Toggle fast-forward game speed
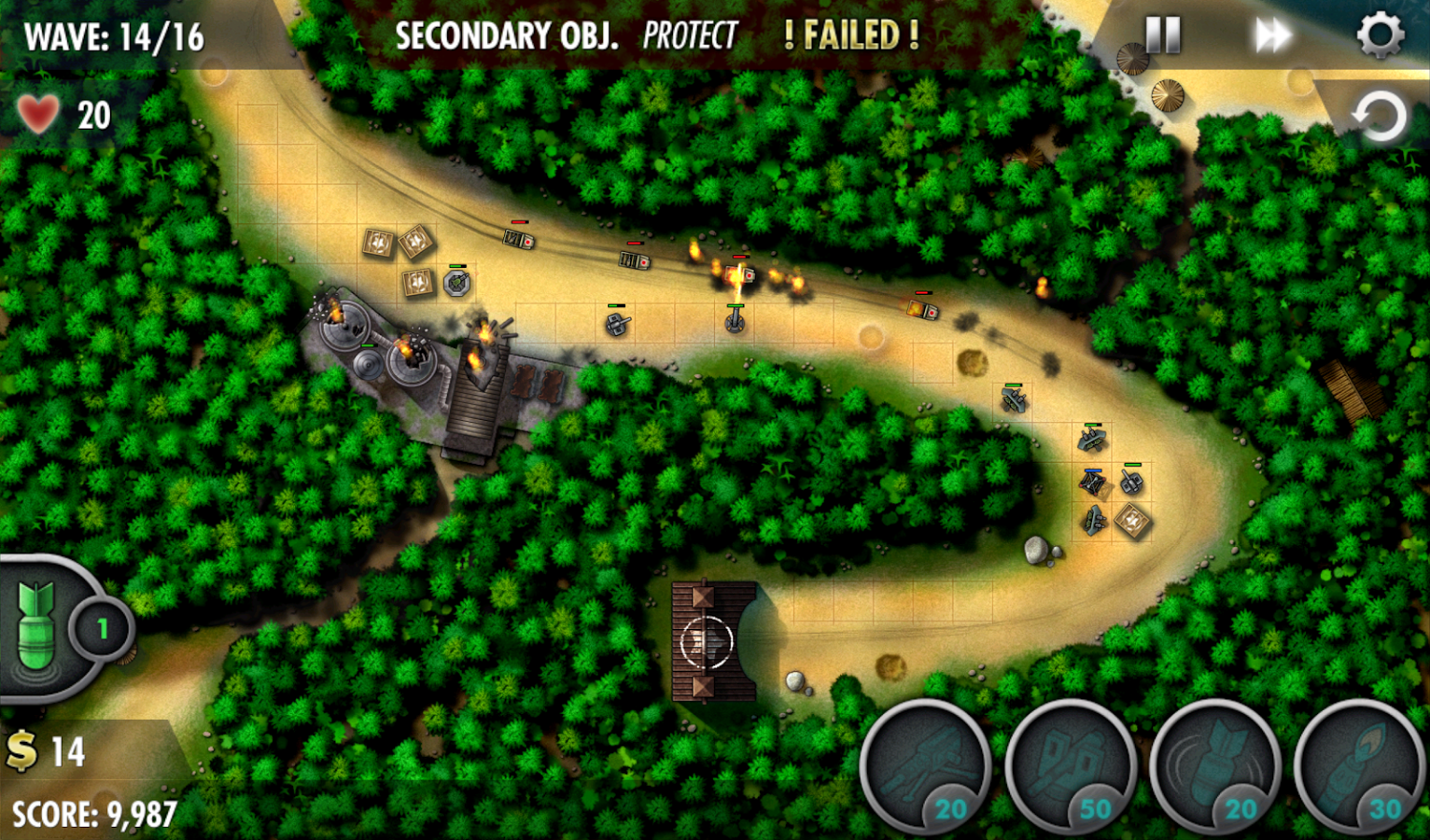 1271,34
